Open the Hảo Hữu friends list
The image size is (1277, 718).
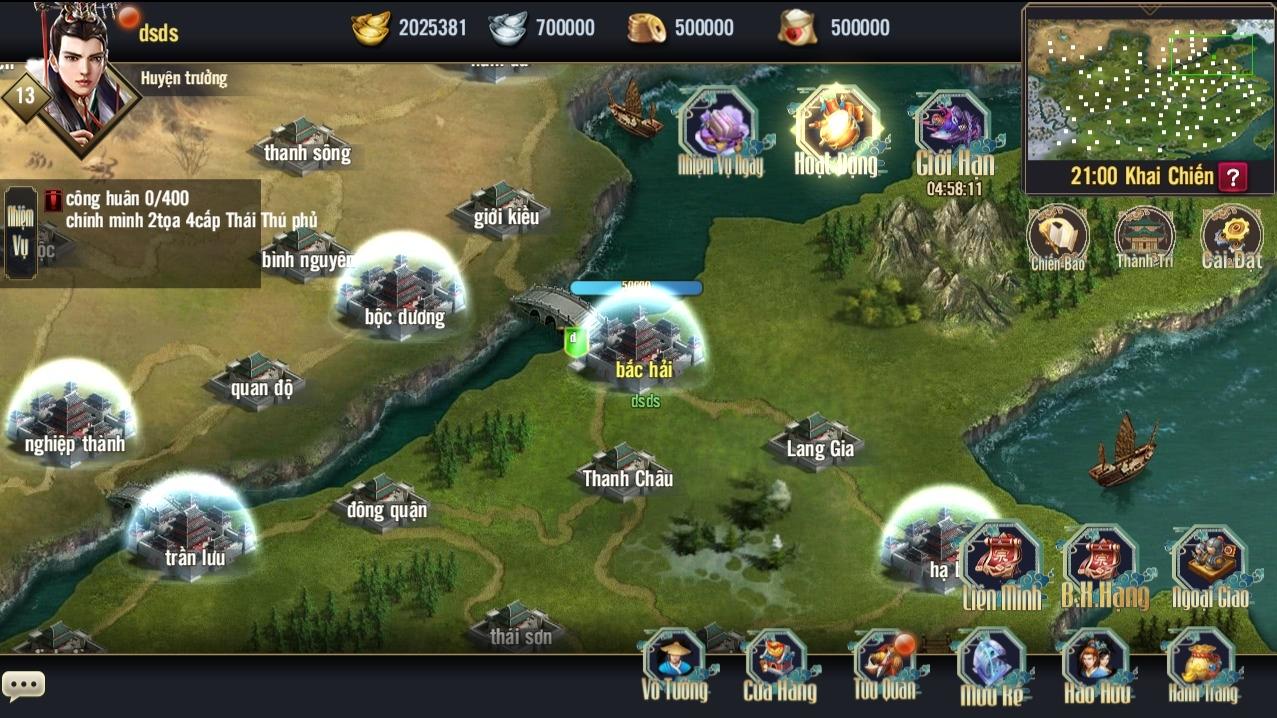(x=1095, y=665)
